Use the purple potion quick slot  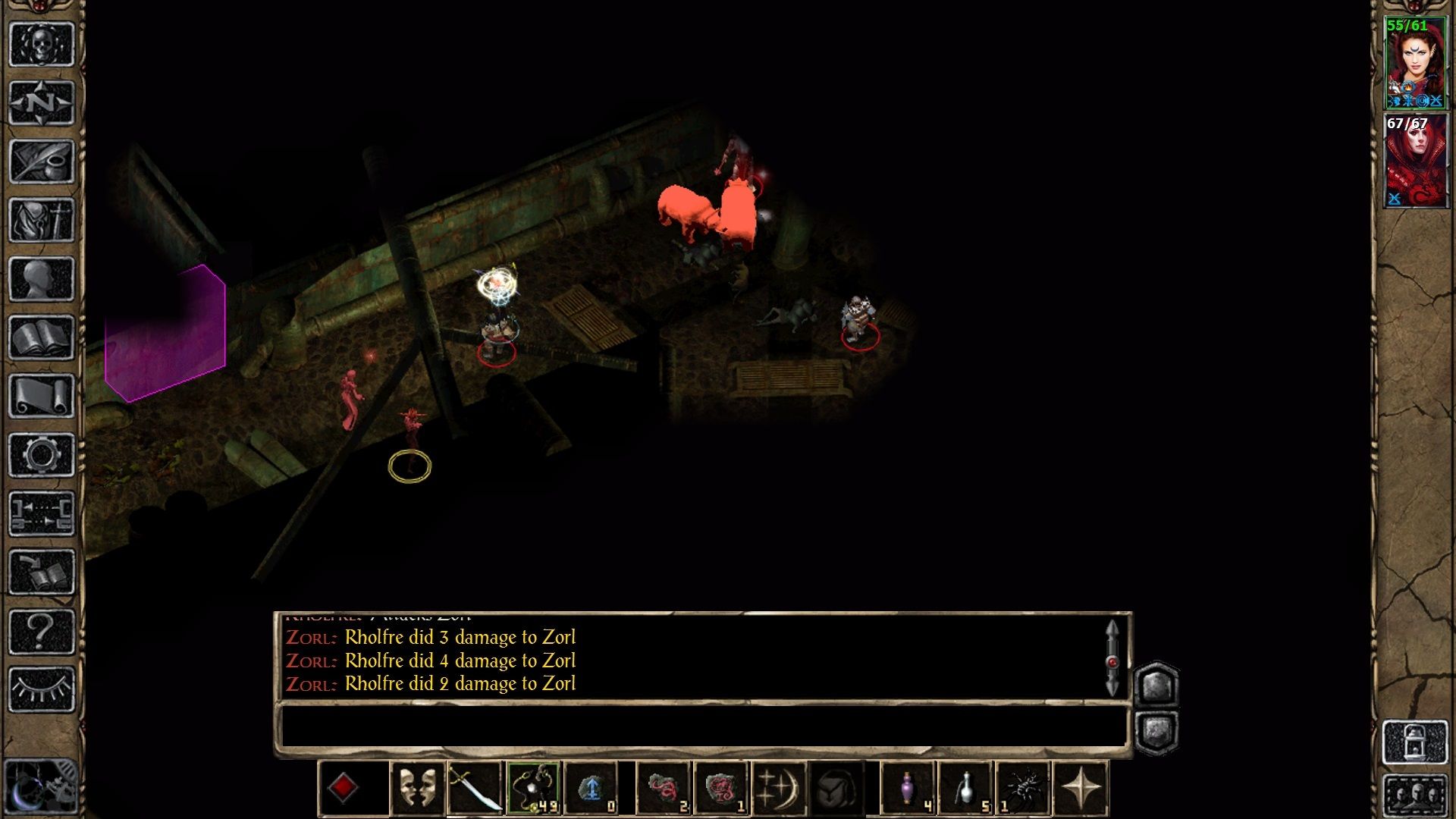click(x=907, y=789)
